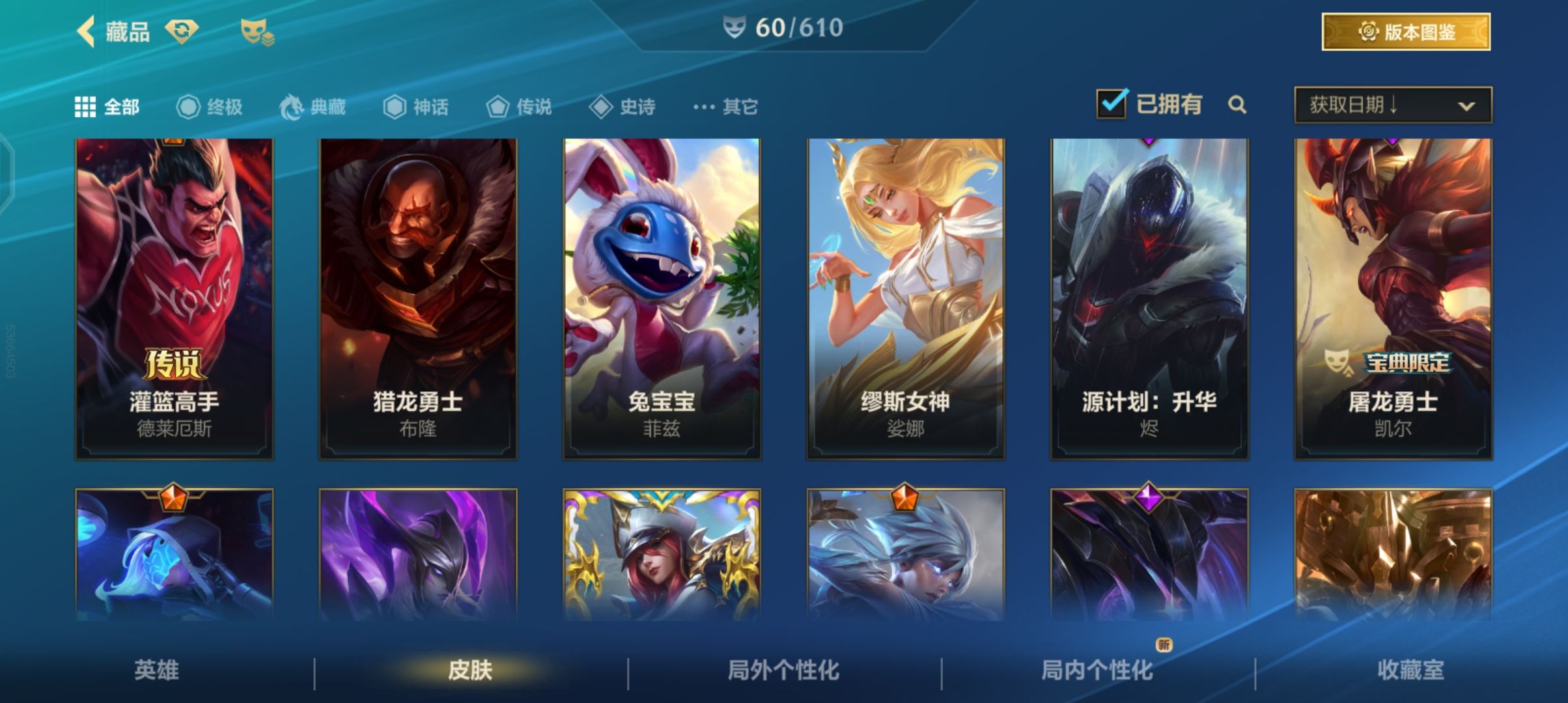Switch to the 英雄 bottom tab

tap(156, 670)
